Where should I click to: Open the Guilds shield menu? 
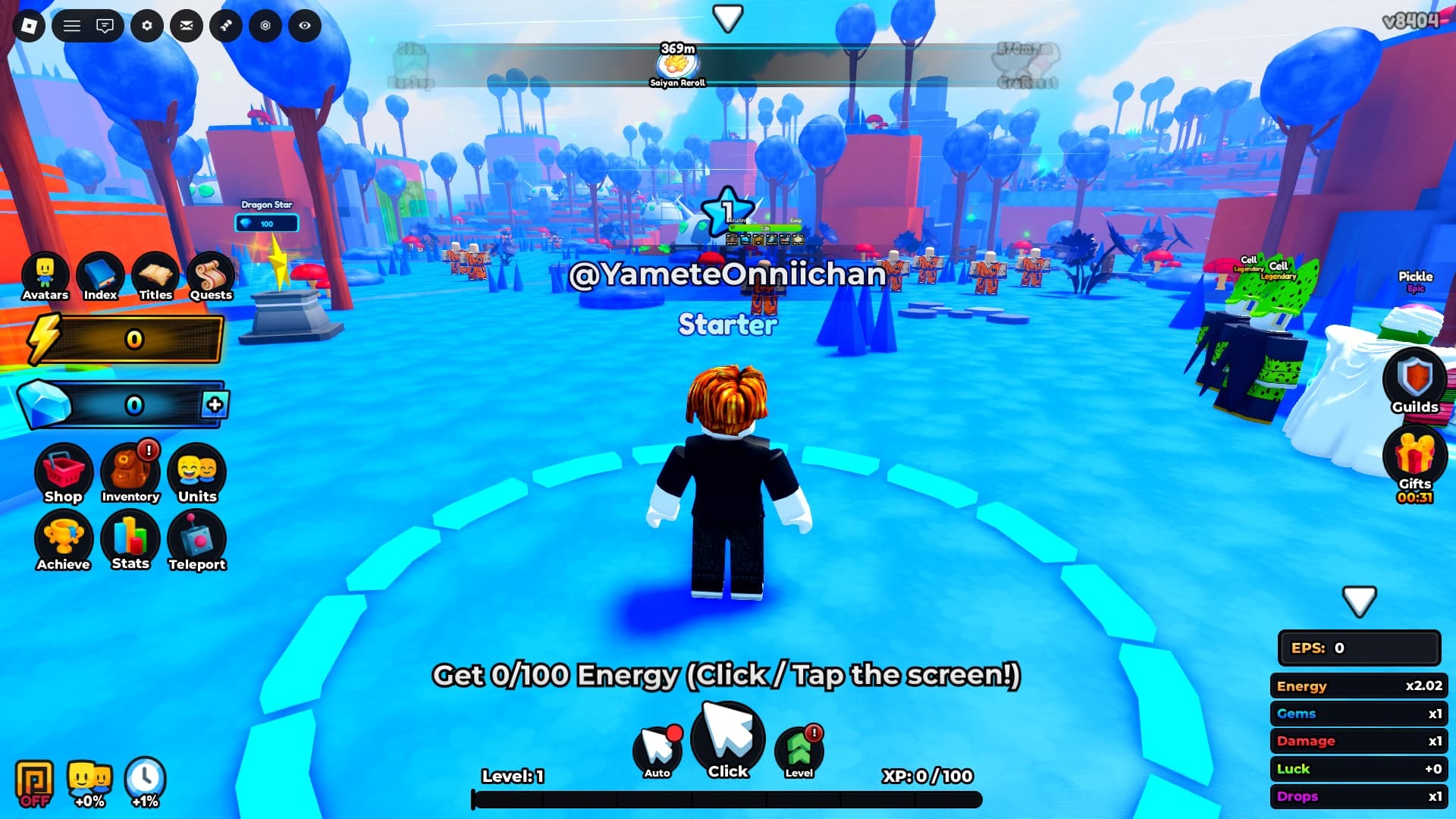1415,381
